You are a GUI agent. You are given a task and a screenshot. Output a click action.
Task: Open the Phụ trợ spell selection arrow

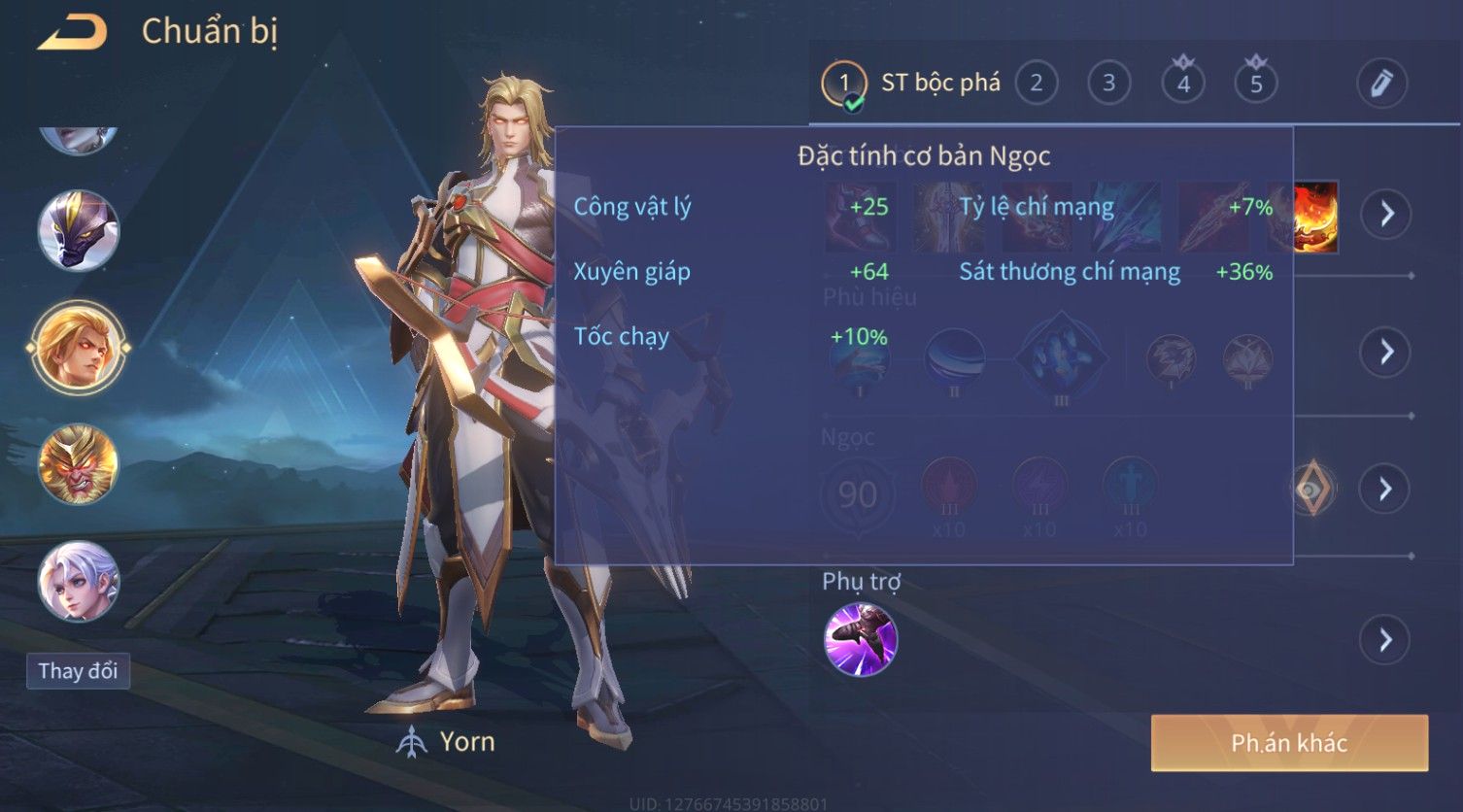[1385, 640]
